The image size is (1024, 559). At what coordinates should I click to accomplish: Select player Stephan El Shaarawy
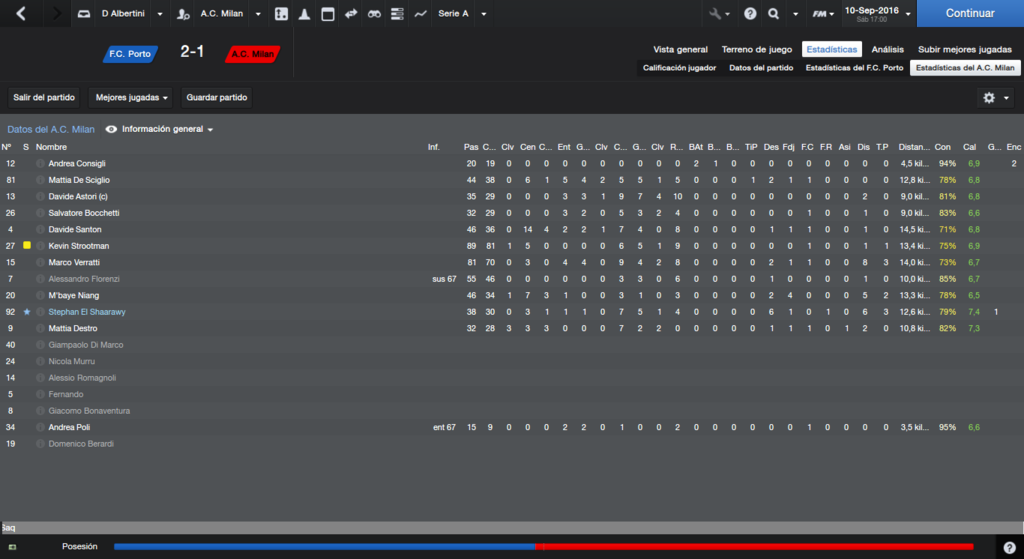pyautogui.click(x=87, y=312)
